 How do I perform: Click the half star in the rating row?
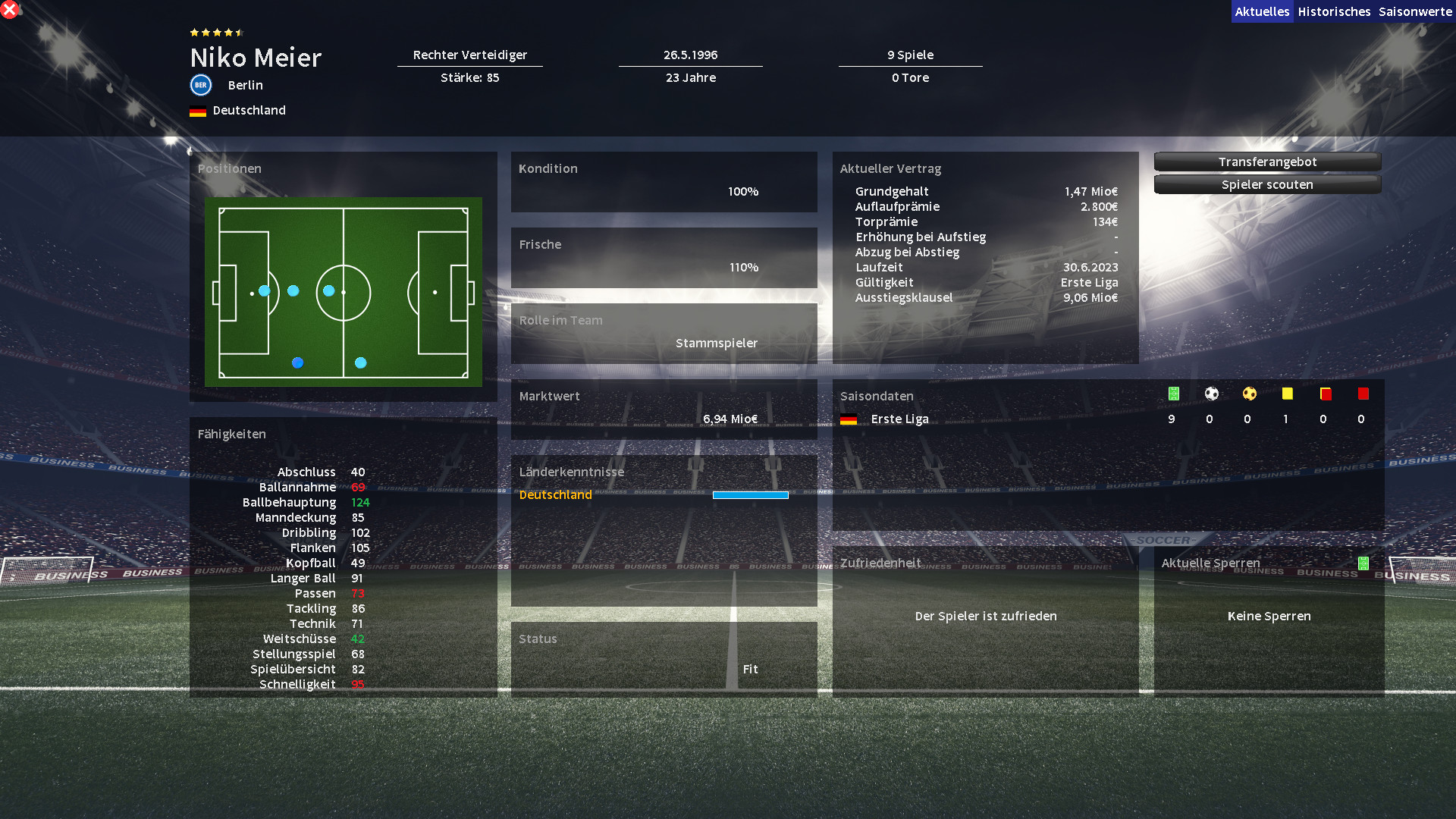238,33
